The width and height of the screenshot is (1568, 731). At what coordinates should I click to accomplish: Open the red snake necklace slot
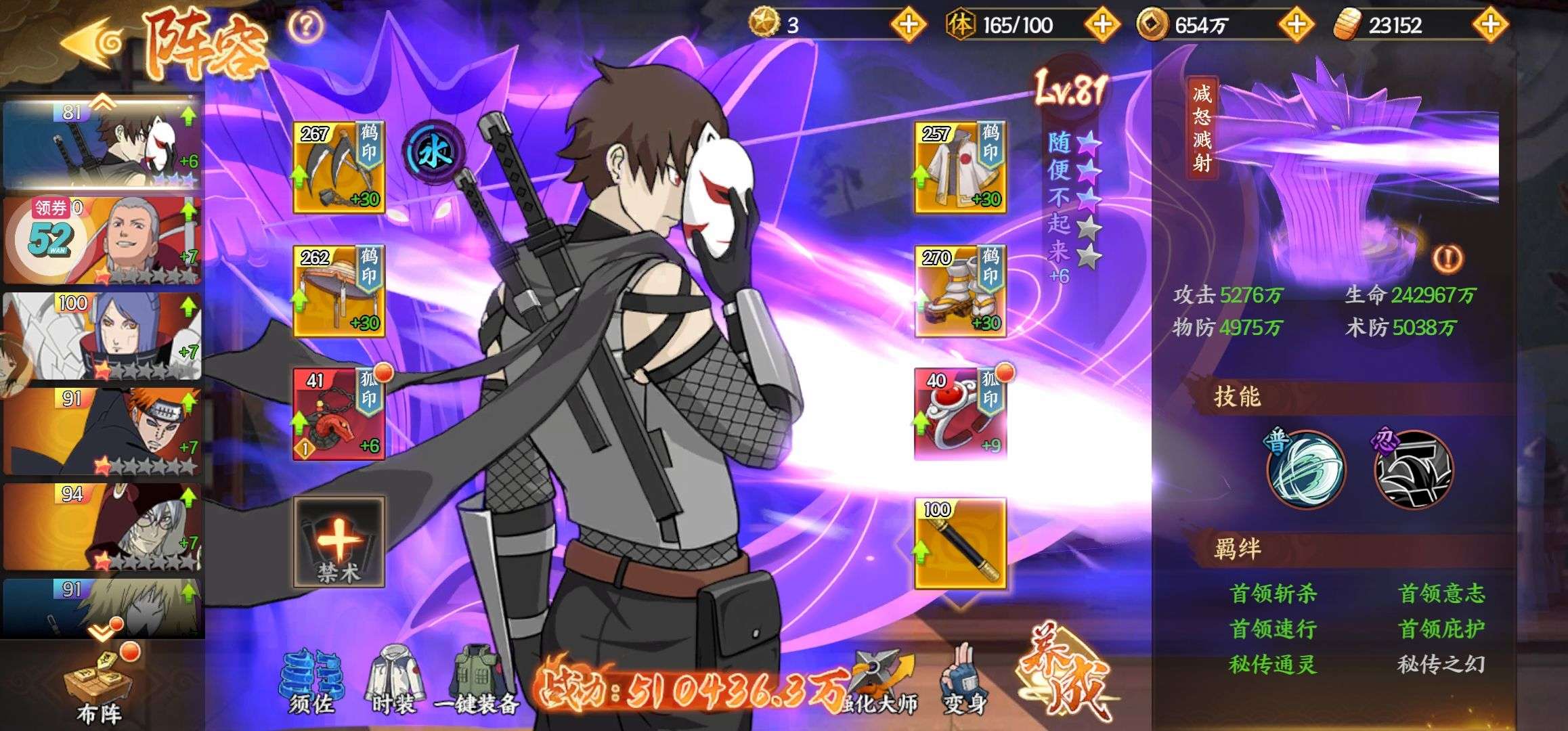tap(339, 414)
